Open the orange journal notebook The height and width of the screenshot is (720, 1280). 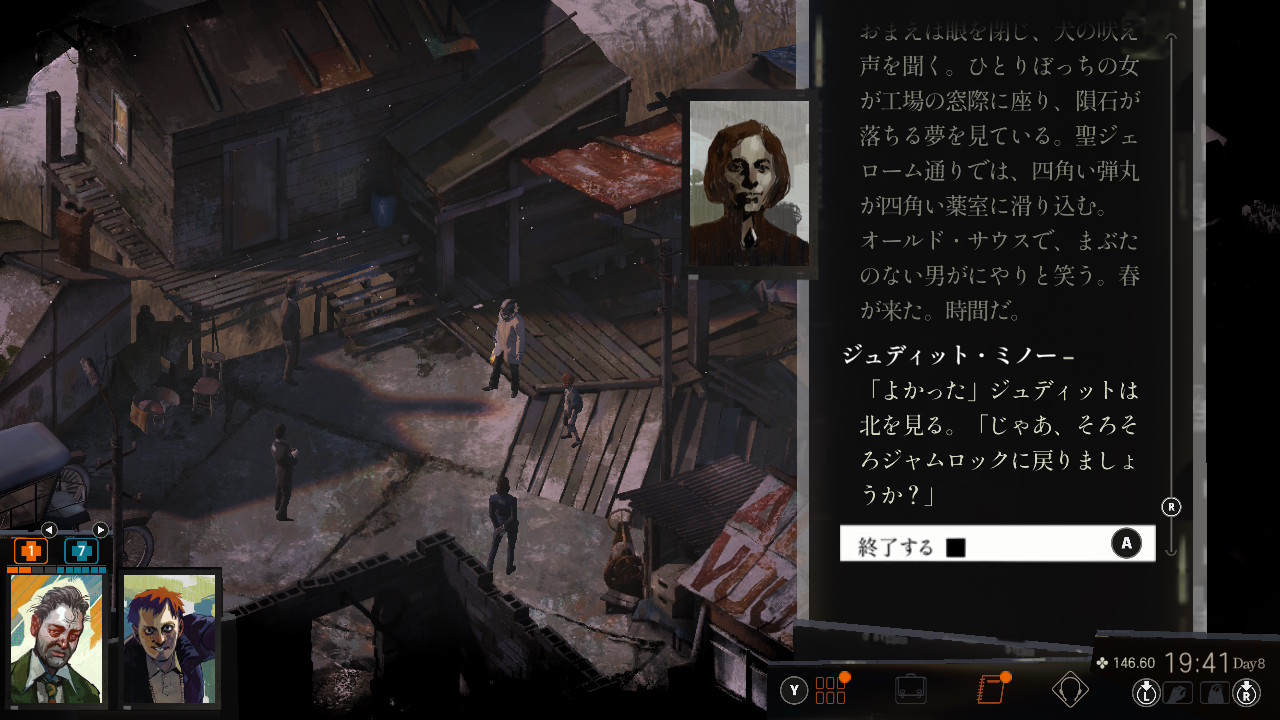[990, 690]
